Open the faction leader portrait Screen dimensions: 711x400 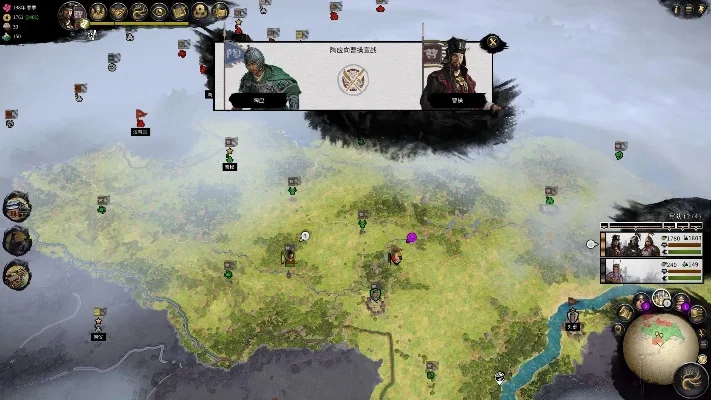click(72, 14)
